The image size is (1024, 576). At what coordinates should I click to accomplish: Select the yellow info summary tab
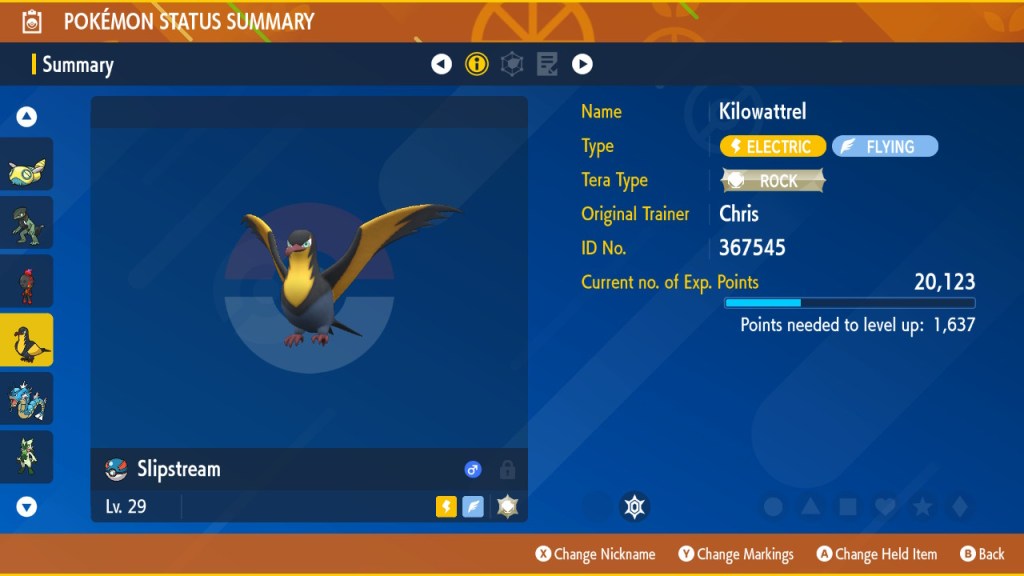477,65
